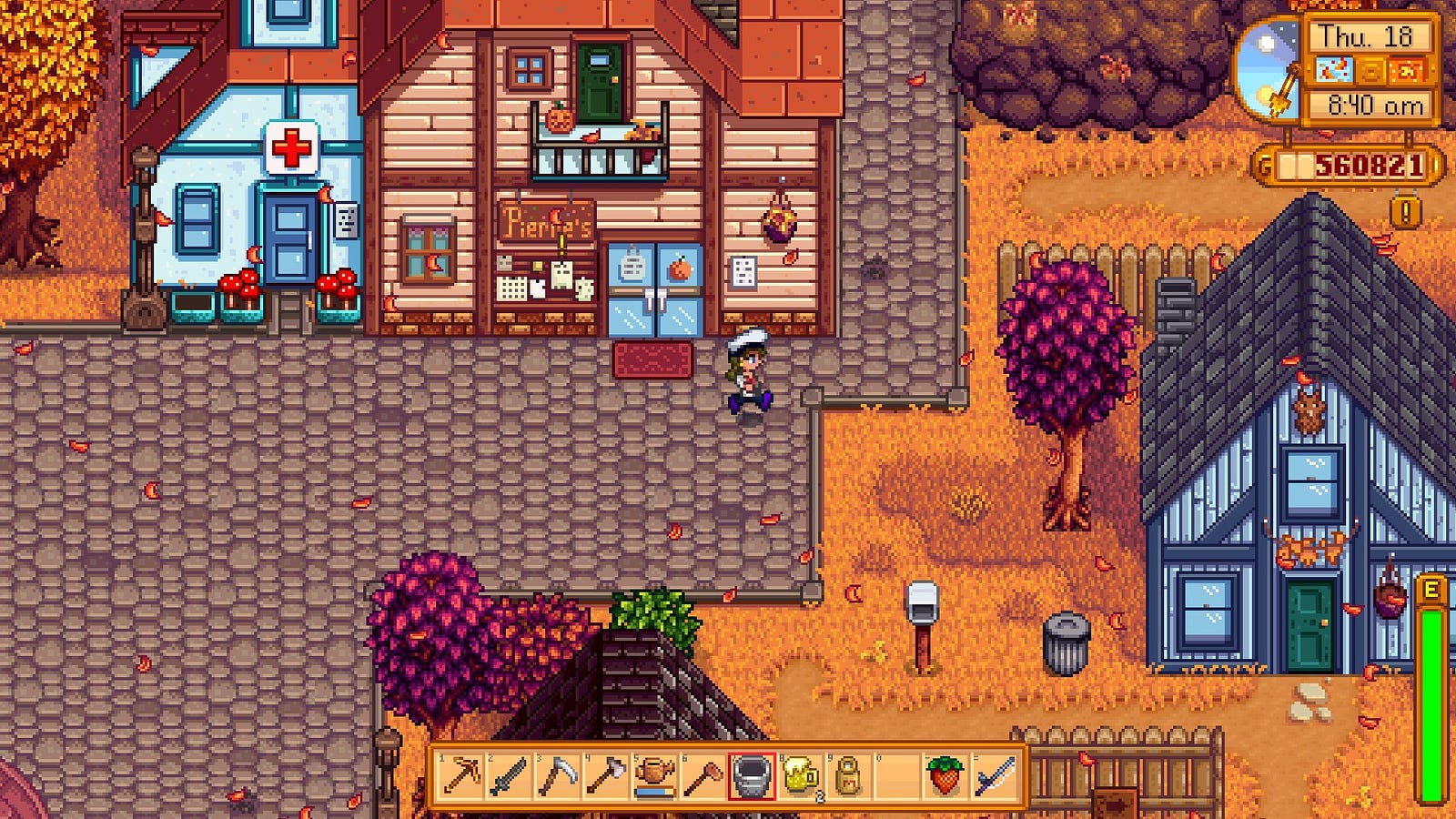This screenshot has height=819, width=1456.
Task: Choose the beer mug in the hotbar
Action: coord(801,776)
